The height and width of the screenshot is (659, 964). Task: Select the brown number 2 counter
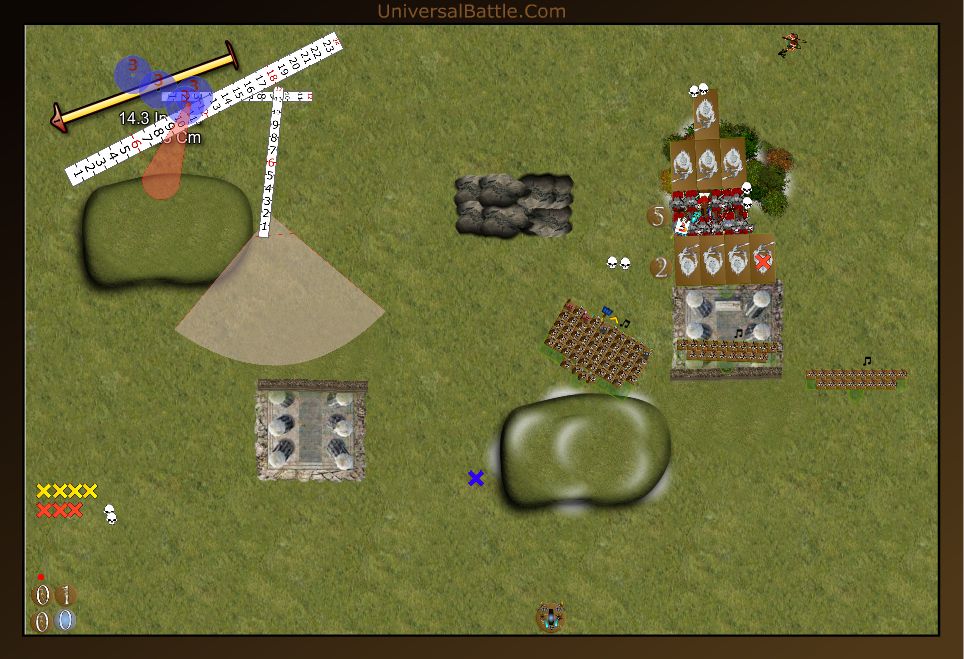(x=660, y=267)
